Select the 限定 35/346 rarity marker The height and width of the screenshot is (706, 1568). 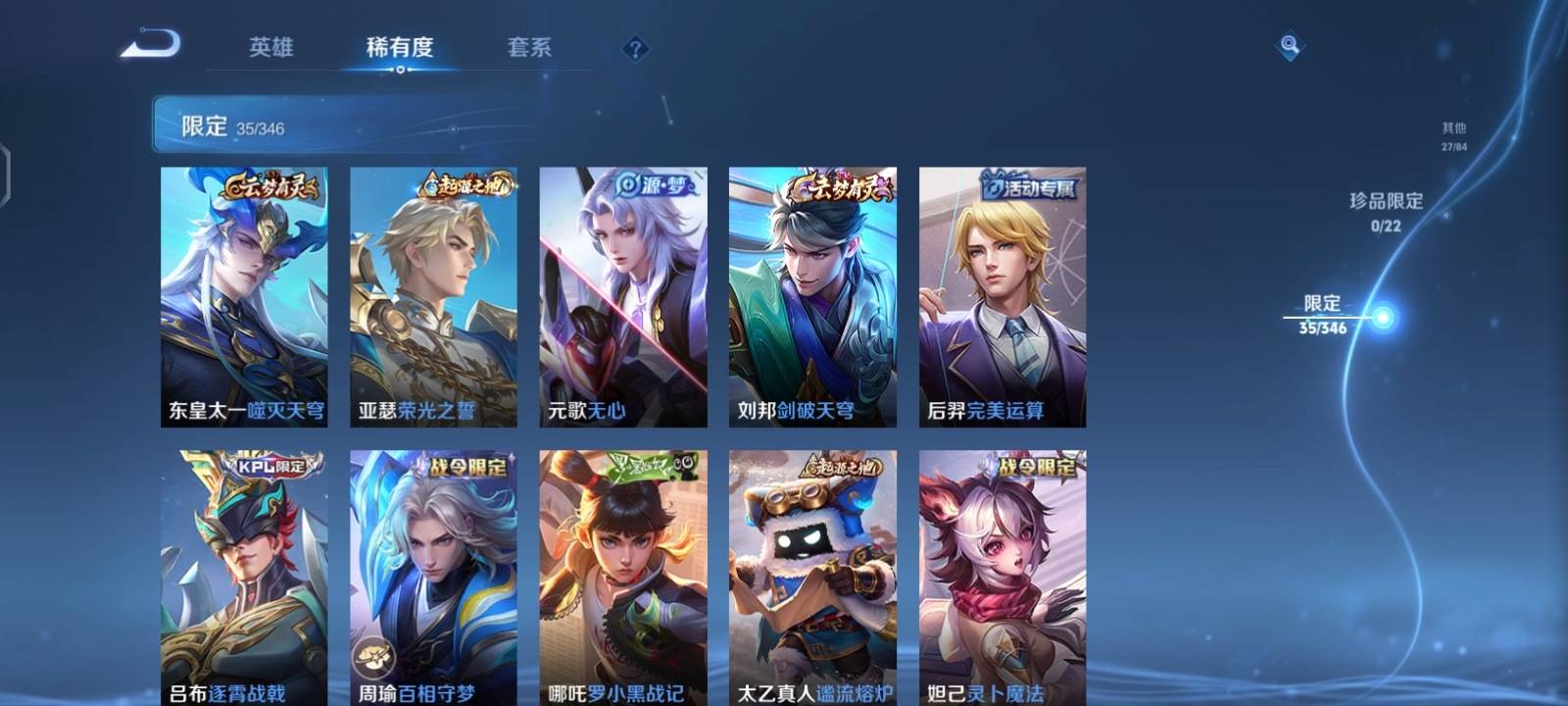pos(1324,315)
